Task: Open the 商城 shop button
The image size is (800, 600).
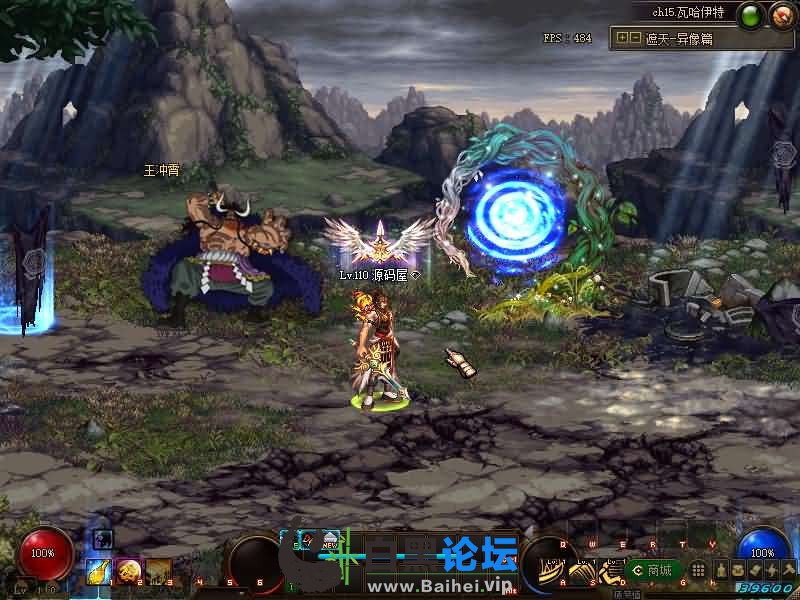Action: pyautogui.click(x=654, y=570)
